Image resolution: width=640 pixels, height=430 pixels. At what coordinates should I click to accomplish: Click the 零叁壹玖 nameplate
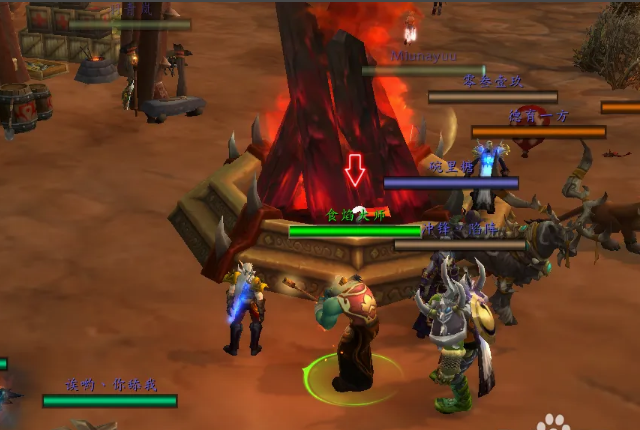click(x=492, y=97)
